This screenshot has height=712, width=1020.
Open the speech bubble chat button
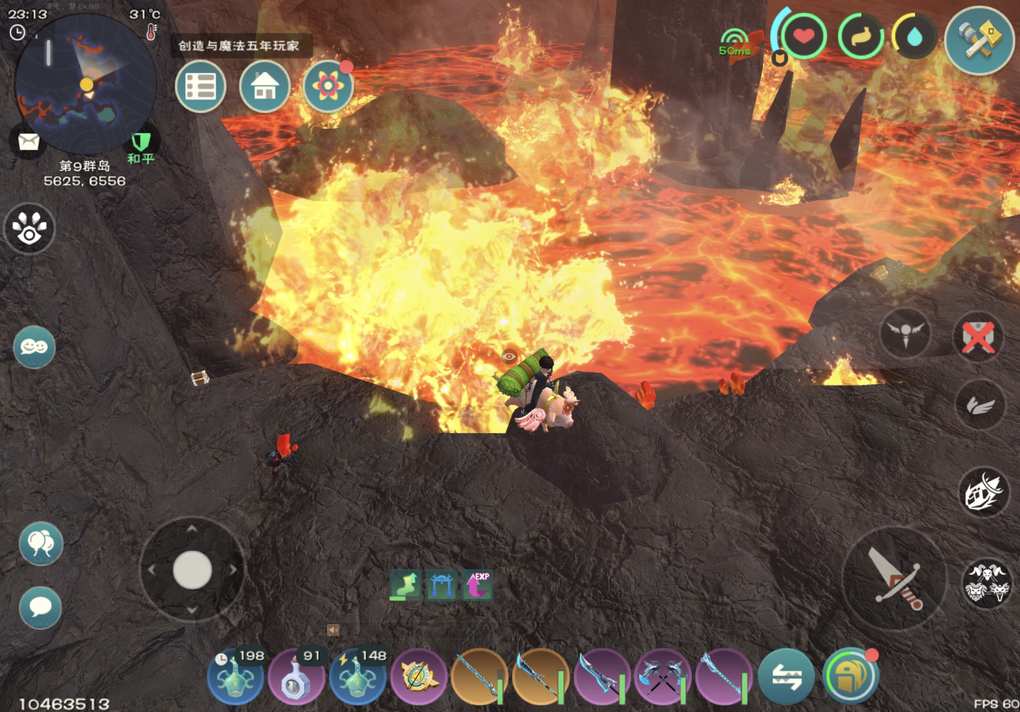41,607
